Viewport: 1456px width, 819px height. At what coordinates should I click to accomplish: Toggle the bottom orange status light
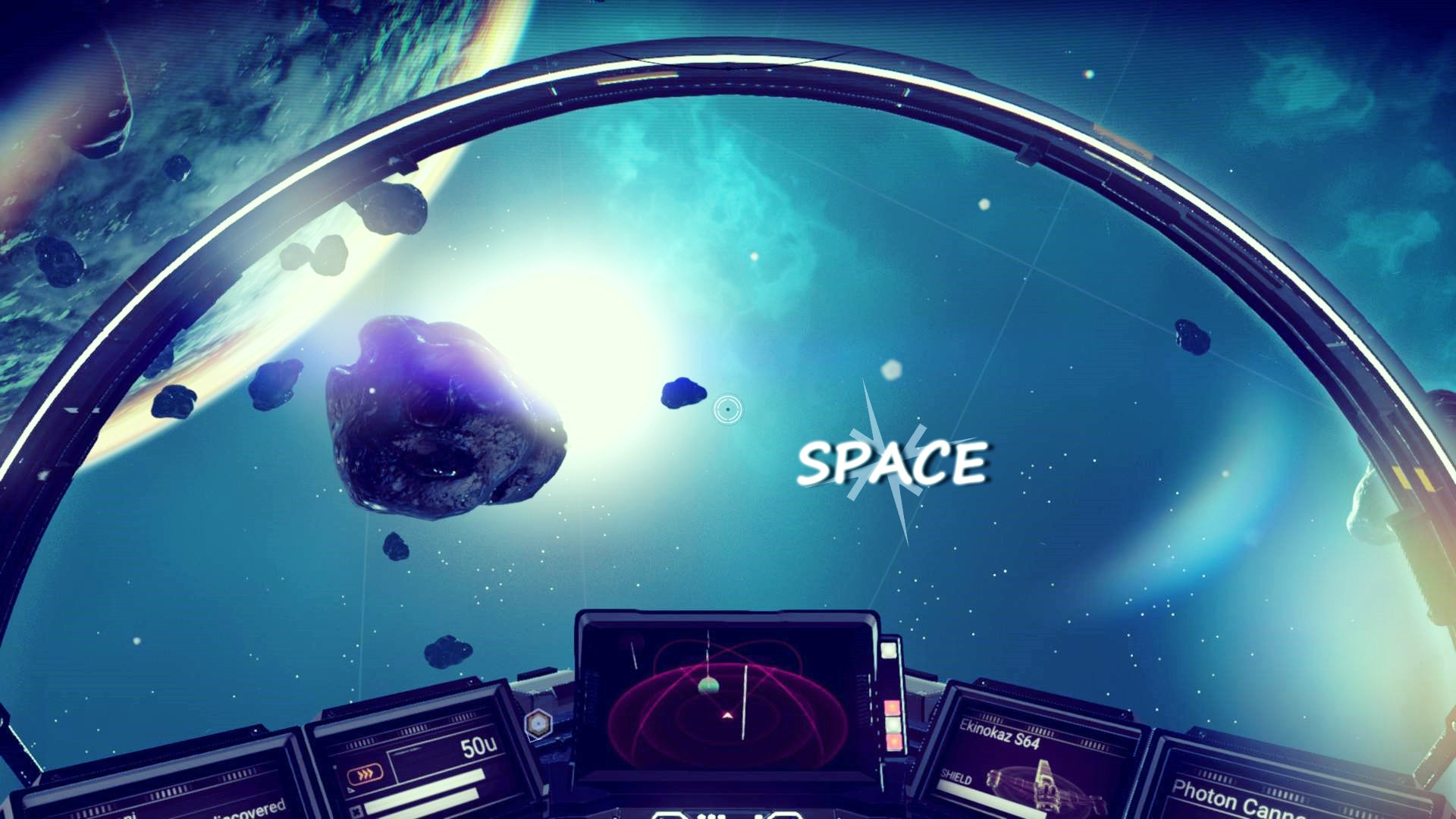893,742
